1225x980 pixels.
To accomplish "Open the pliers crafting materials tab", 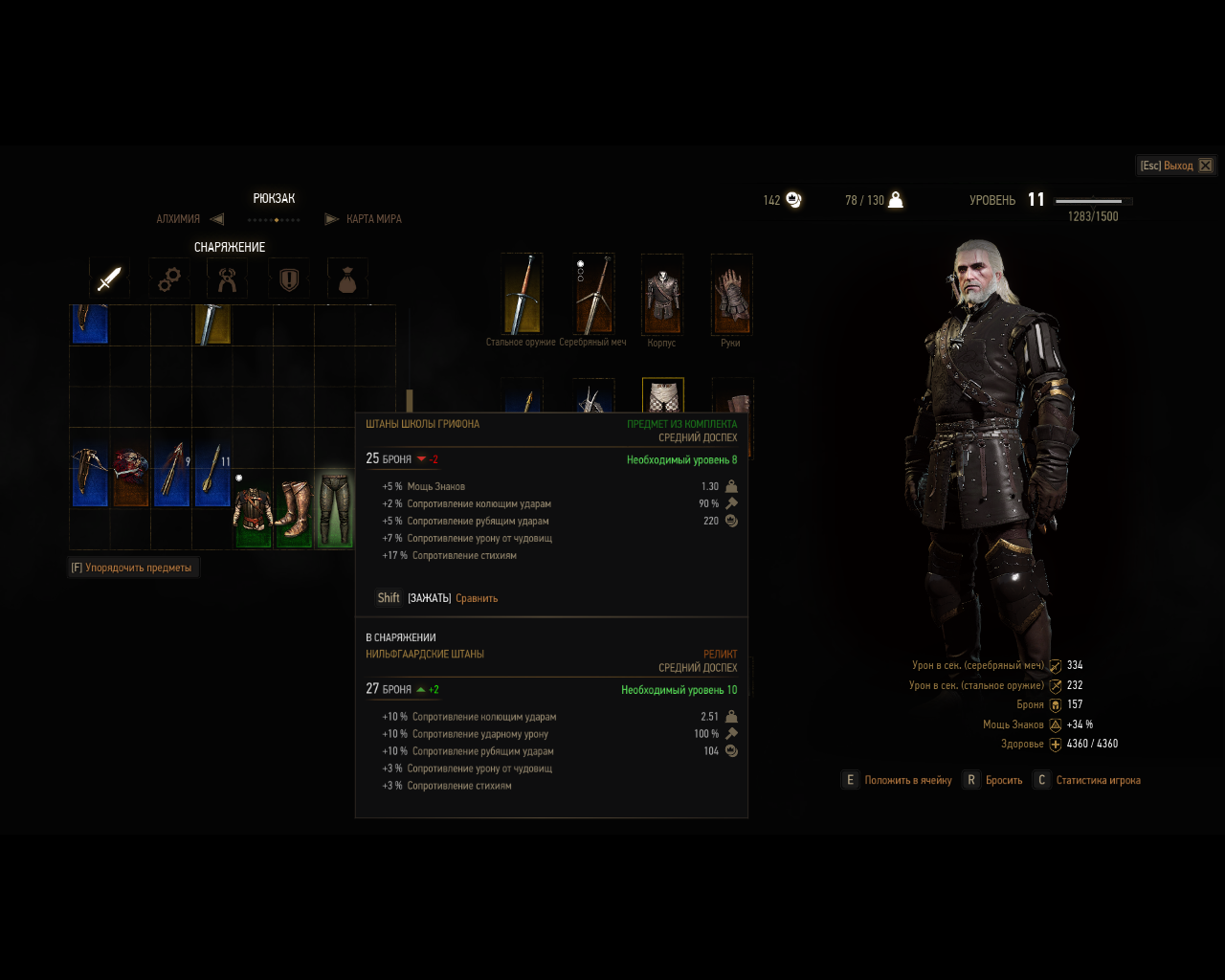I will click(228, 278).
